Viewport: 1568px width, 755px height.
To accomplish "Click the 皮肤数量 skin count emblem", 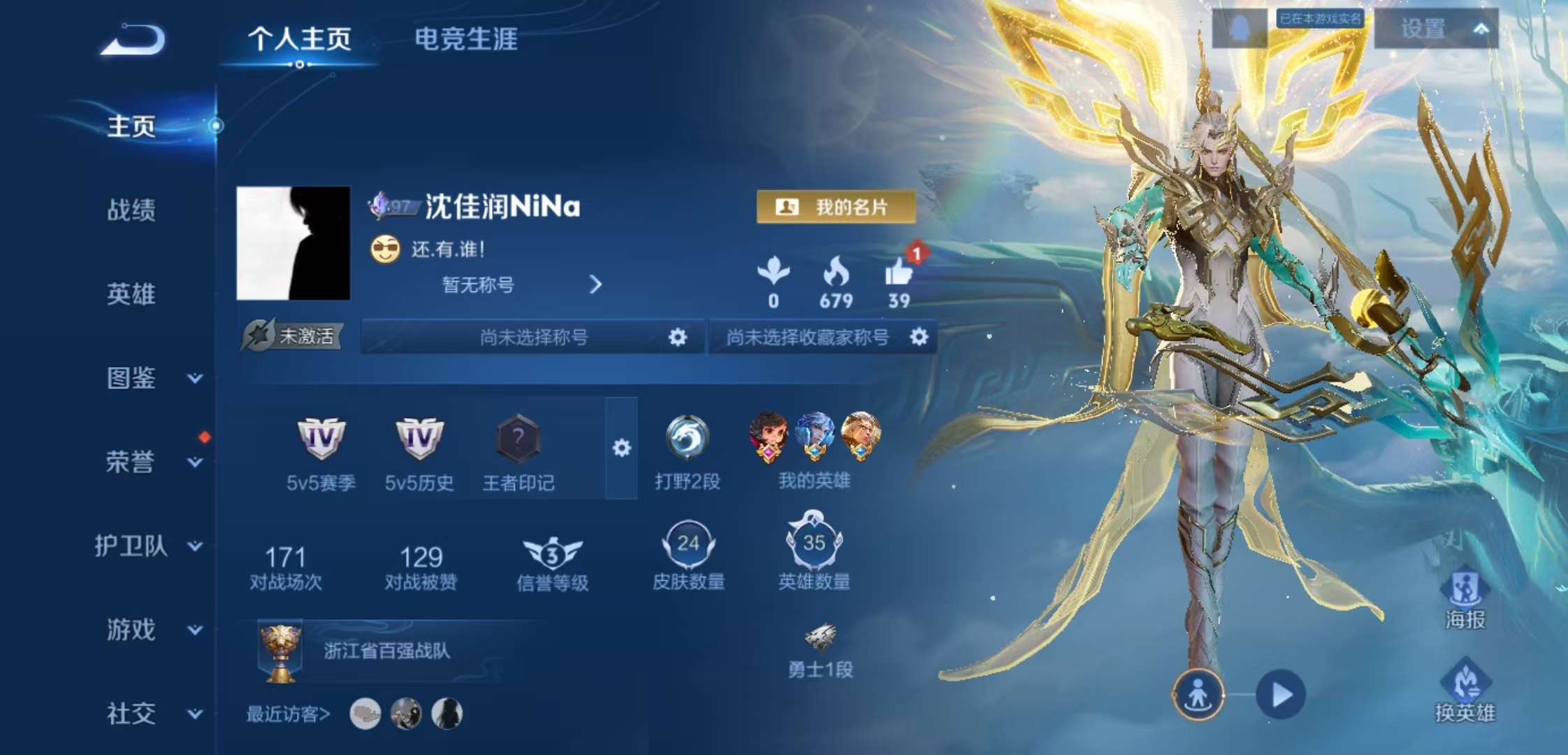I will tap(688, 542).
